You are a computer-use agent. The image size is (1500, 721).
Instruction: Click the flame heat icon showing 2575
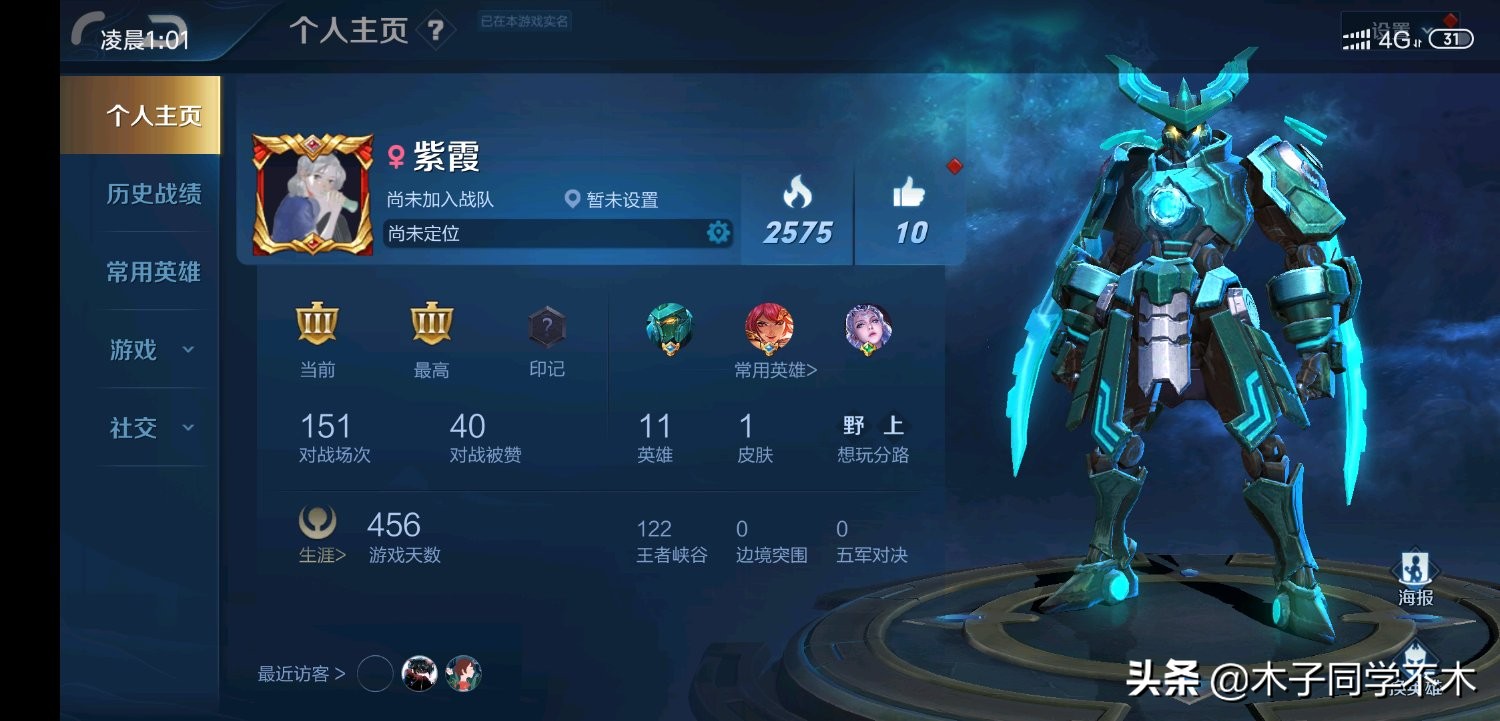click(x=796, y=190)
